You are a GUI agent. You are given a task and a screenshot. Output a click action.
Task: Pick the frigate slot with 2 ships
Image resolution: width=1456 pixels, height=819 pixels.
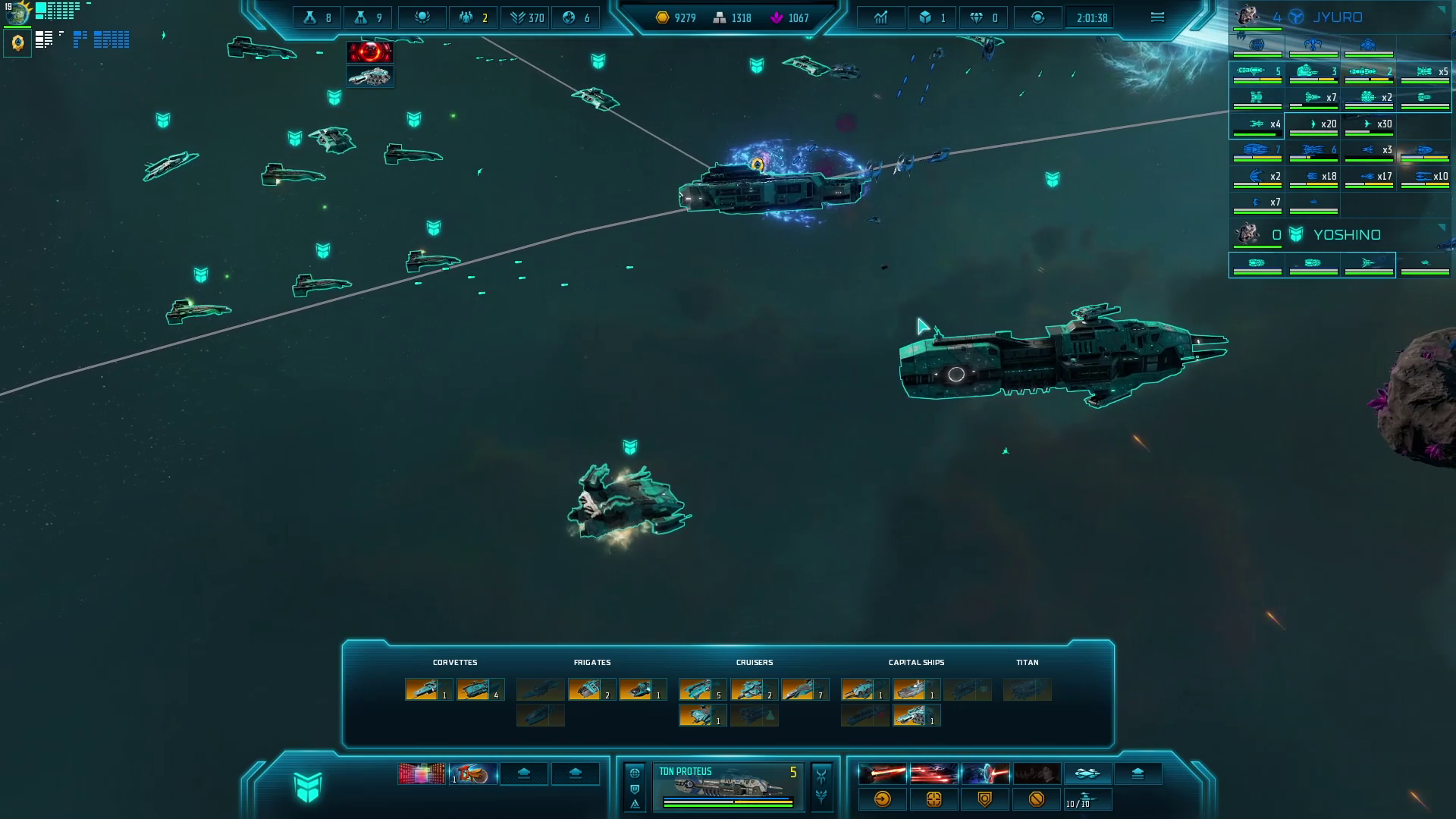coord(591,689)
